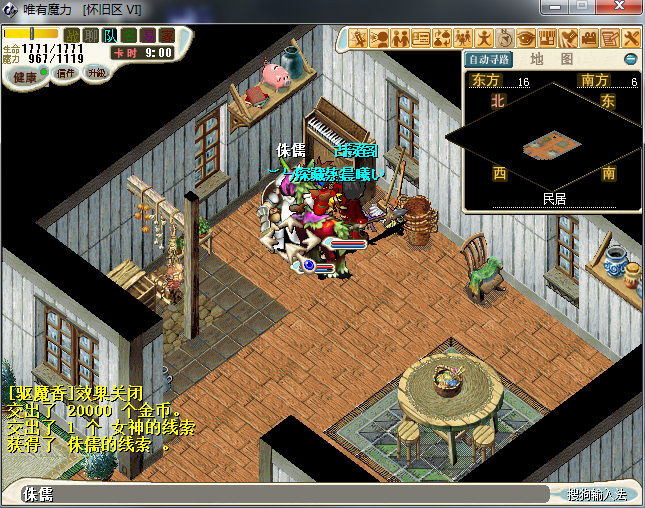Open the ID card toolbar icon
The height and width of the screenshot is (508, 645).
coord(421,39)
